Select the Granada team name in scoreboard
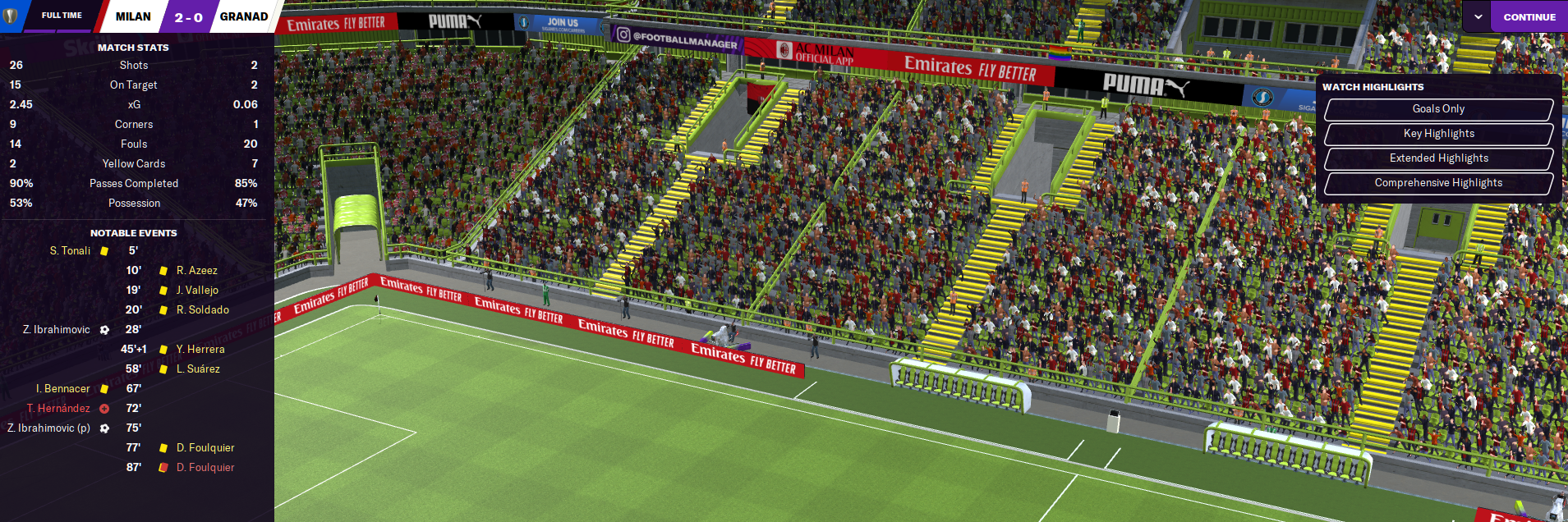This screenshot has width=1568, height=522. tap(244, 16)
